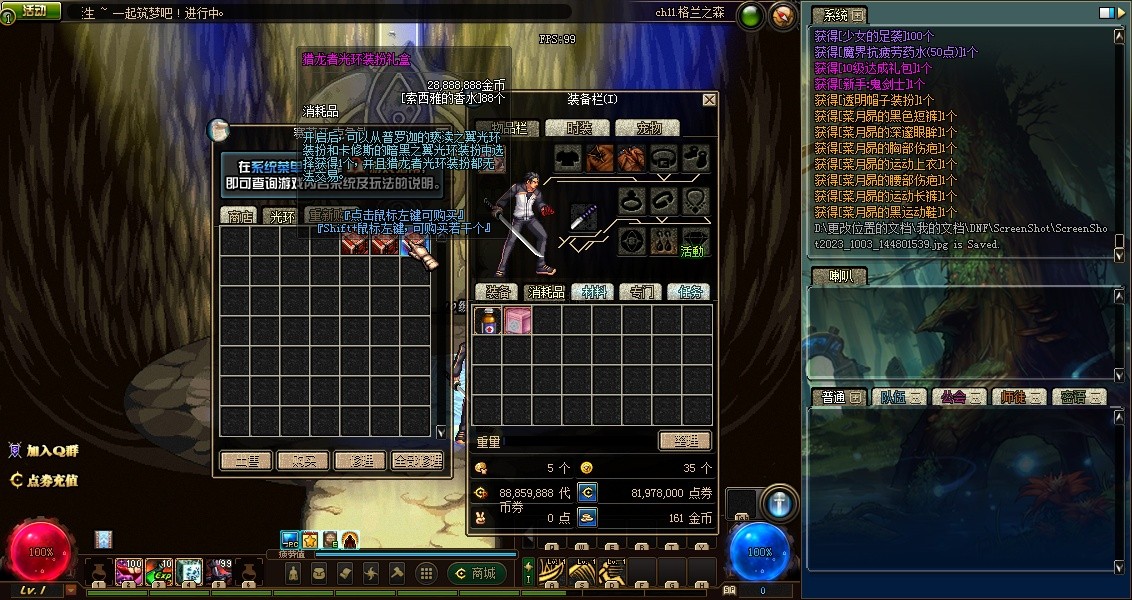Switch to the 材料 materials tab
The height and width of the screenshot is (600, 1132).
(x=594, y=292)
